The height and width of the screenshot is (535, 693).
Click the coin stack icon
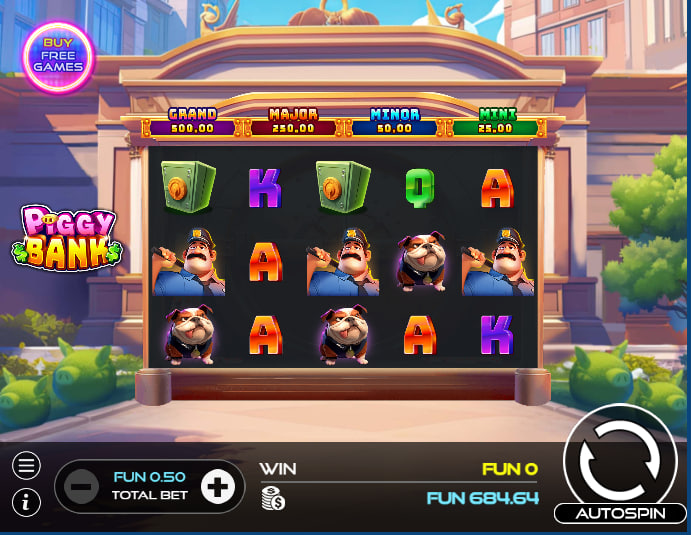(272, 498)
